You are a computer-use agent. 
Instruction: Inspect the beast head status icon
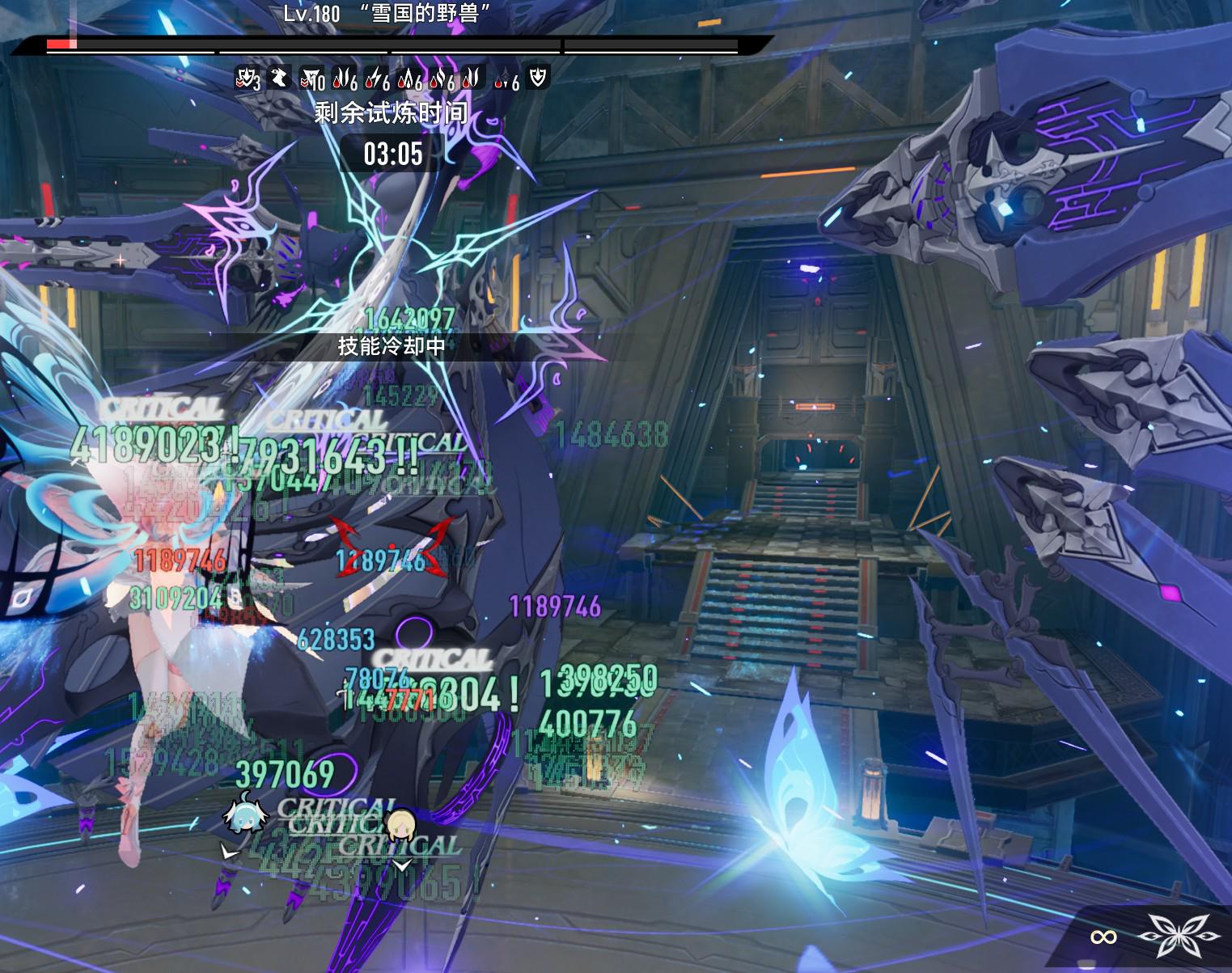click(x=278, y=78)
